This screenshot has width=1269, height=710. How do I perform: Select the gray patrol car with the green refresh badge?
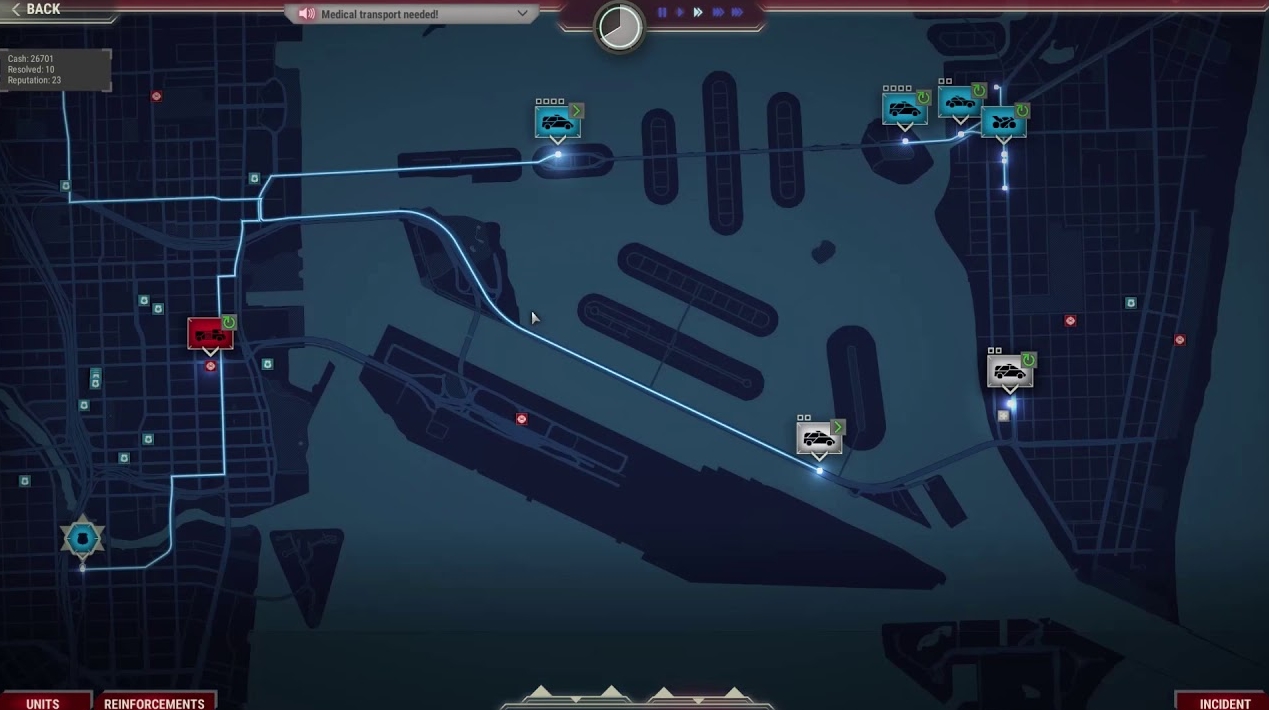(x=1009, y=372)
